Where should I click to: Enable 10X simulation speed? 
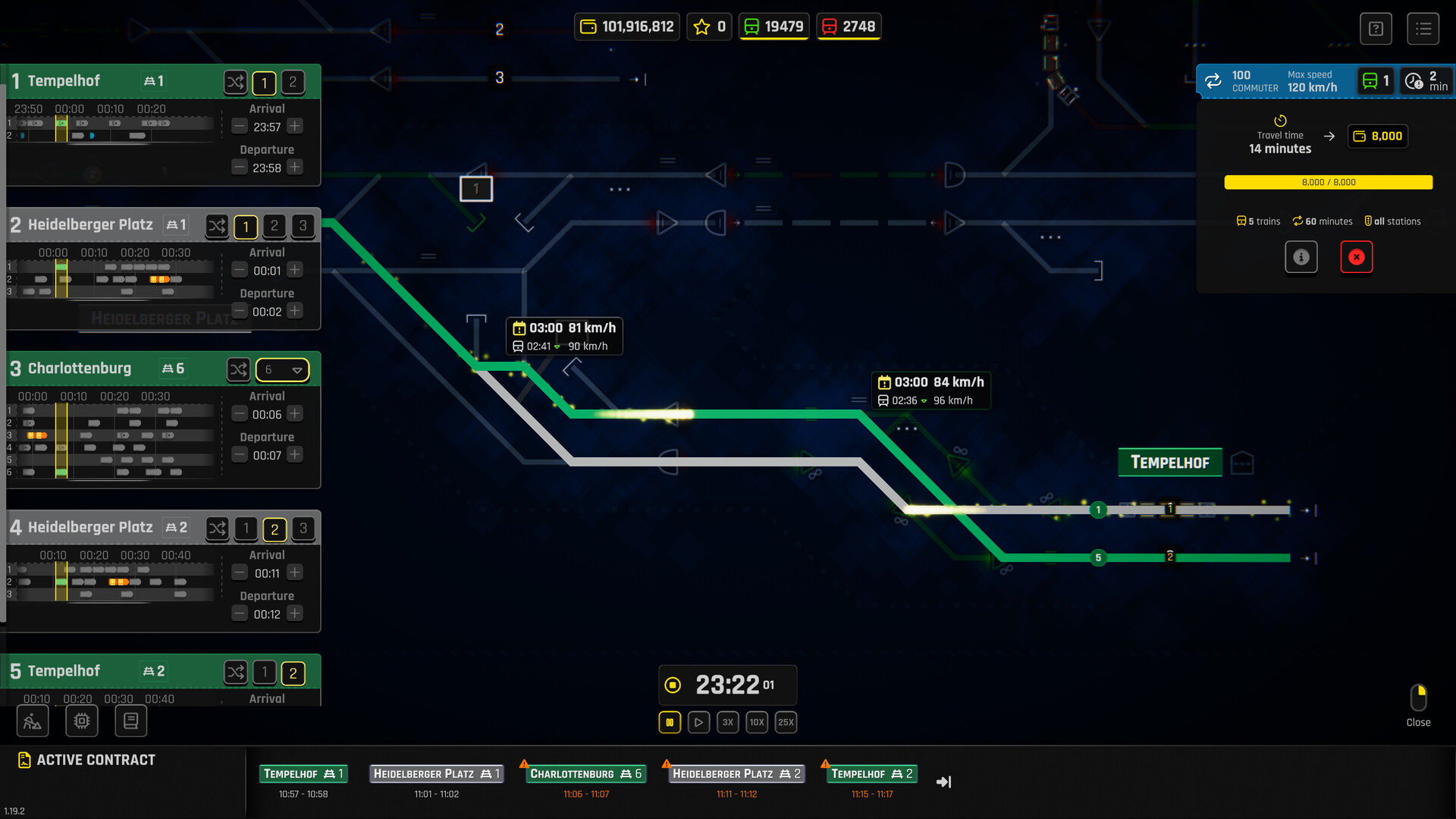point(756,722)
